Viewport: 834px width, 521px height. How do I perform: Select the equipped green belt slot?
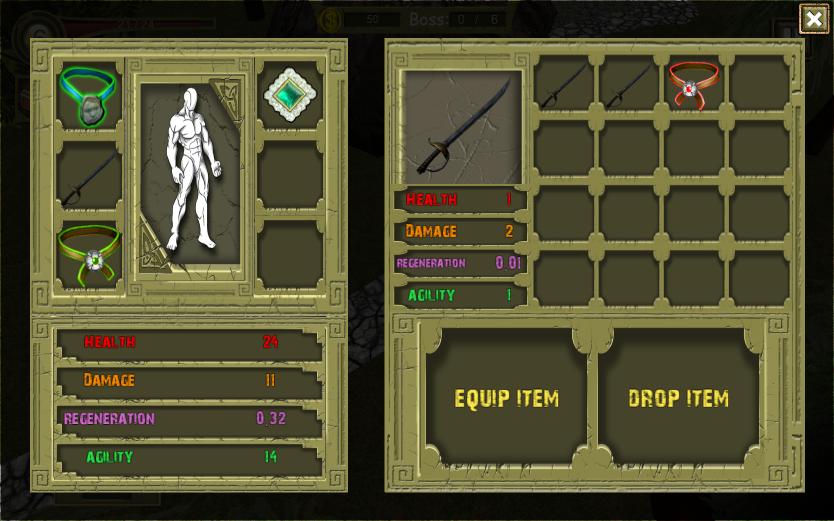[x=89, y=254]
